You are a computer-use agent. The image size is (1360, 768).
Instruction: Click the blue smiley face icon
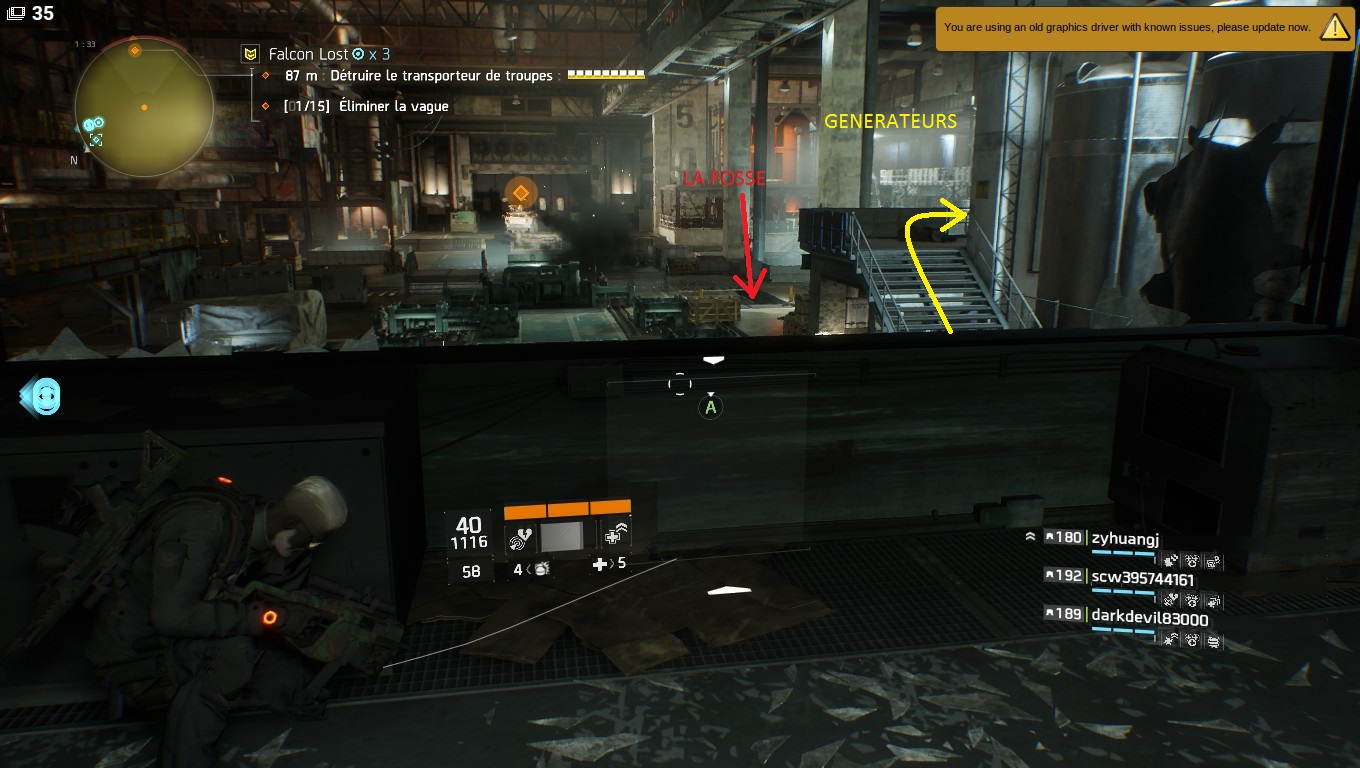pos(44,397)
